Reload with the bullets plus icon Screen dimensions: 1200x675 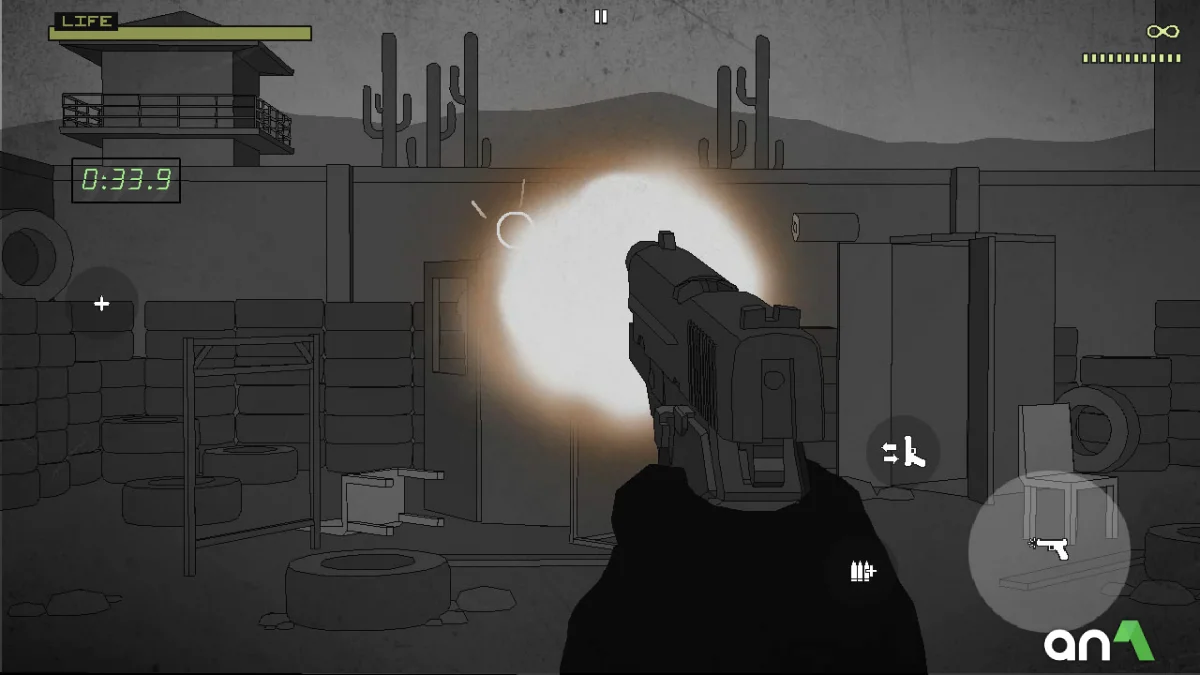(x=862, y=571)
